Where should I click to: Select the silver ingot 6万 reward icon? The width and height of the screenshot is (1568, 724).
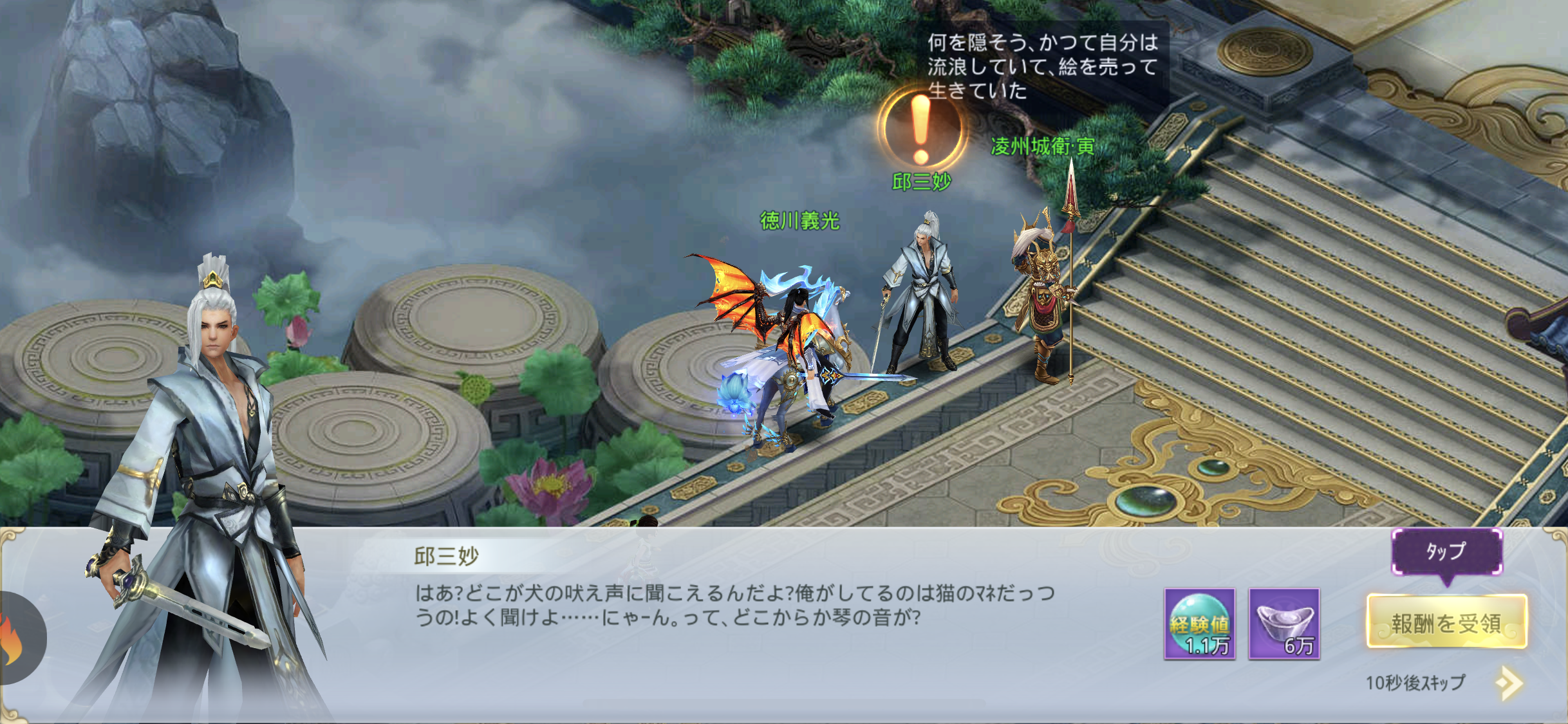tap(1284, 624)
